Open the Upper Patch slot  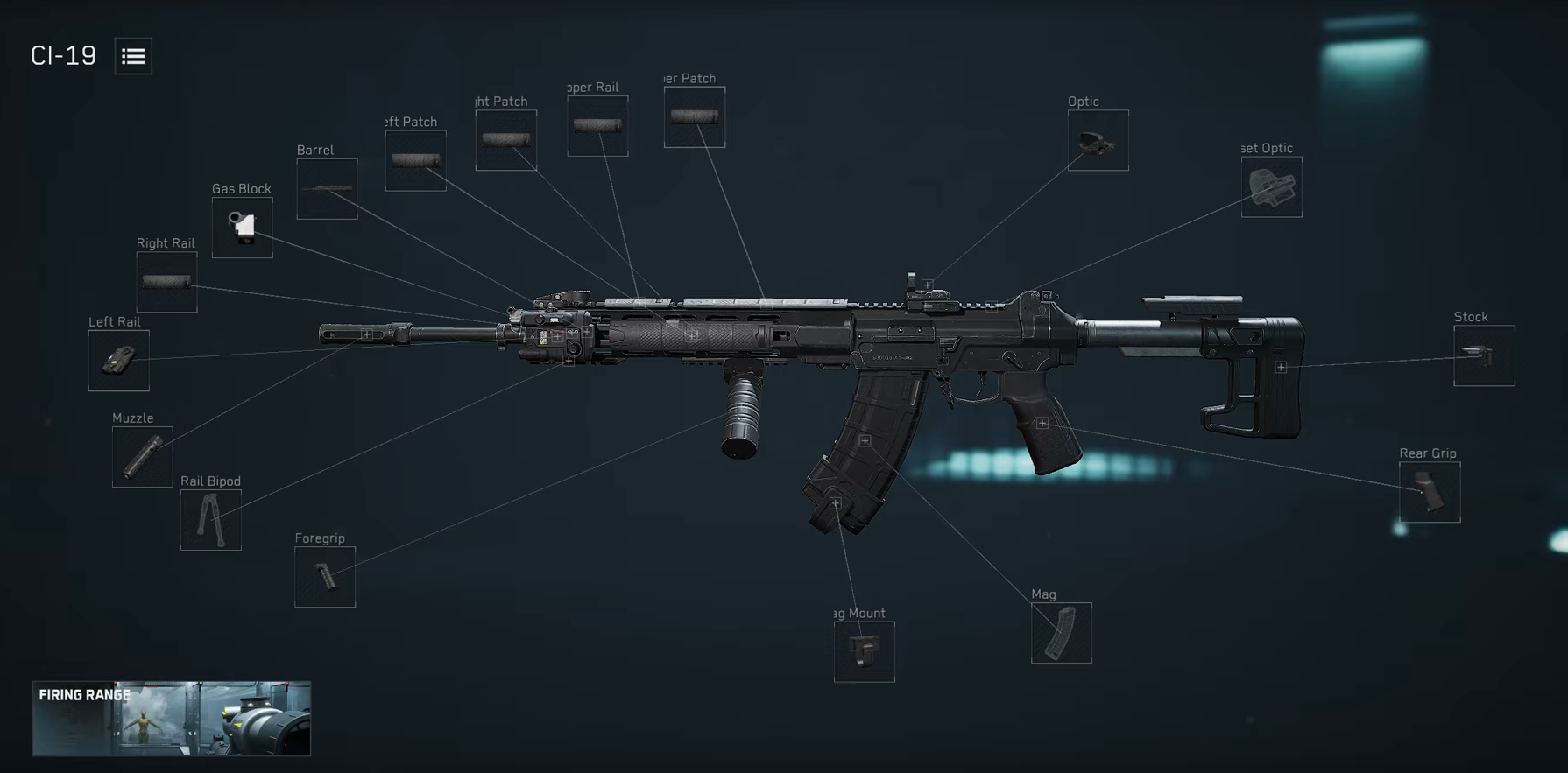pyautogui.click(x=693, y=116)
